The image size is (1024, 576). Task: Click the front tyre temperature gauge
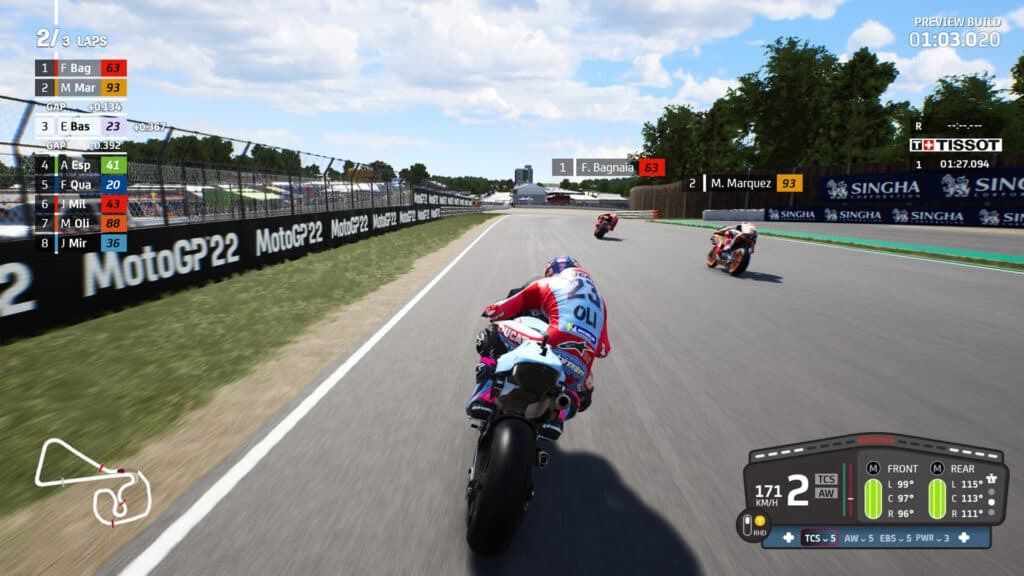pyautogui.click(x=873, y=498)
